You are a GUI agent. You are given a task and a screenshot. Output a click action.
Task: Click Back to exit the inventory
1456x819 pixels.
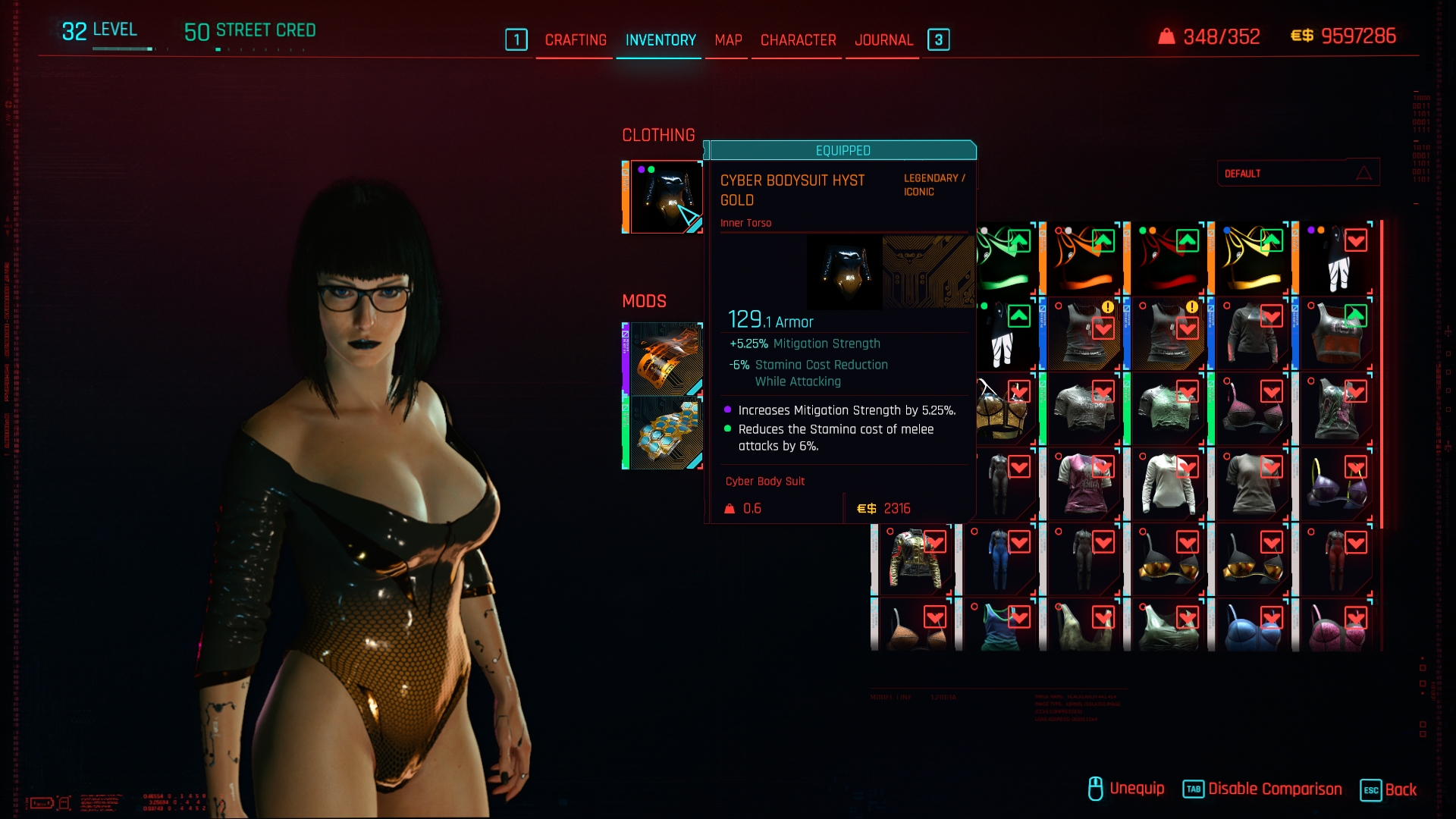click(x=1389, y=789)
